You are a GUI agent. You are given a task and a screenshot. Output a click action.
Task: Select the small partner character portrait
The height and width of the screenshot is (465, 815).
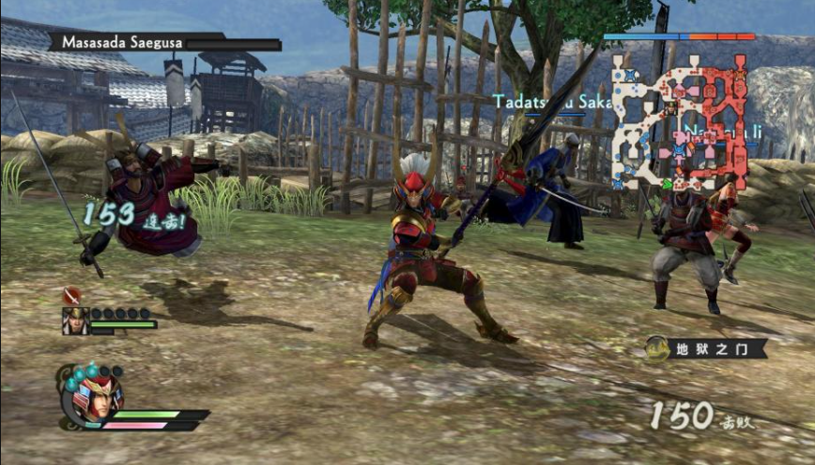pos(75,321)
